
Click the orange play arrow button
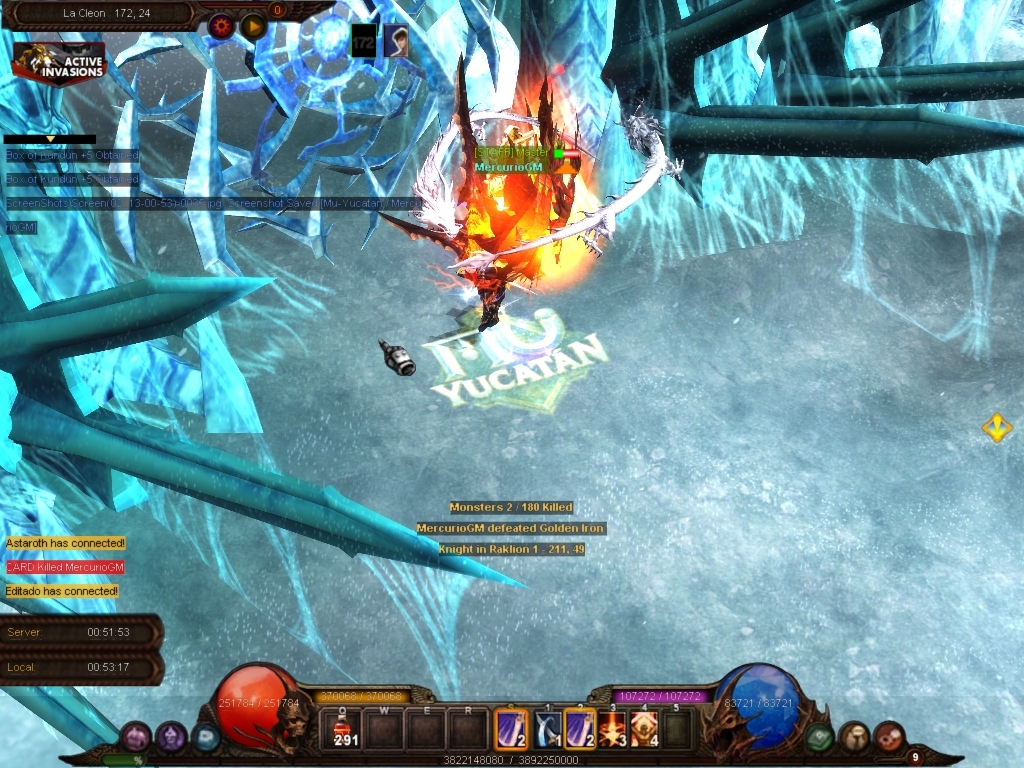click(253, 26)
